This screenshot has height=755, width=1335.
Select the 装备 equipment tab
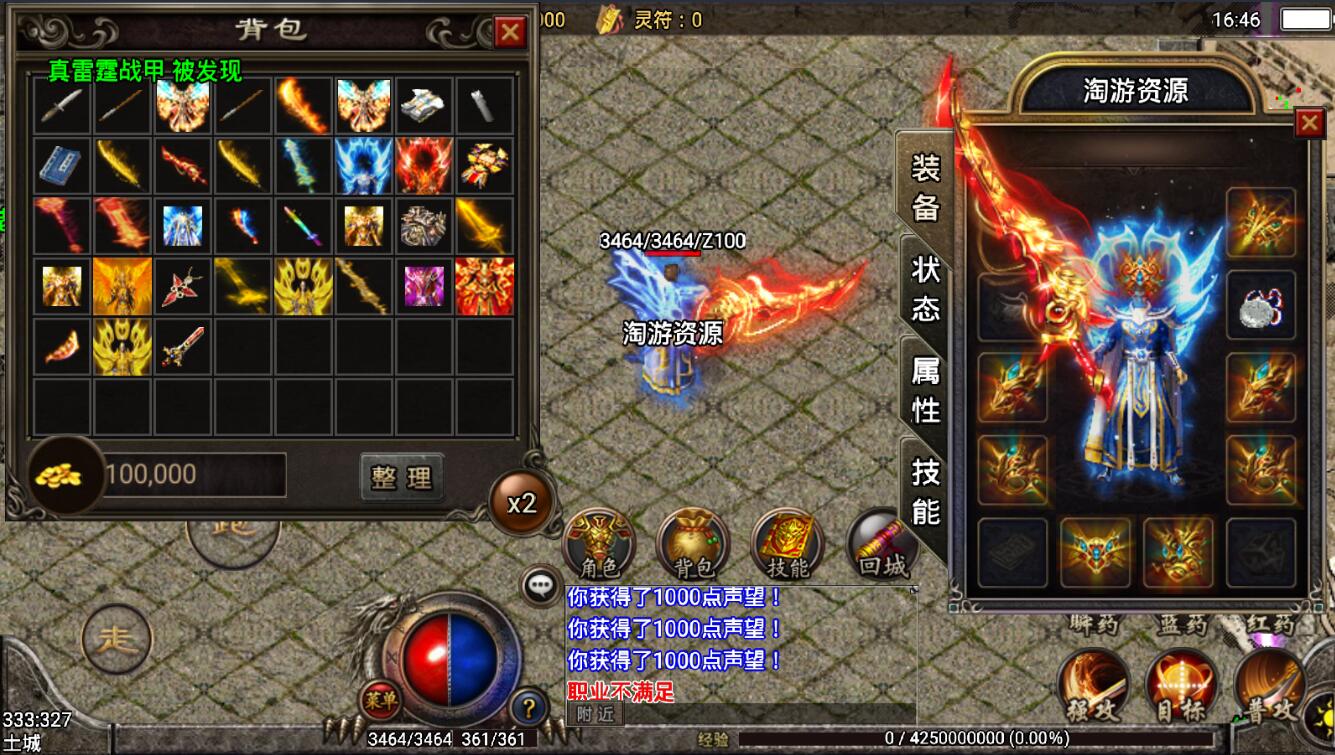[925, 186]
